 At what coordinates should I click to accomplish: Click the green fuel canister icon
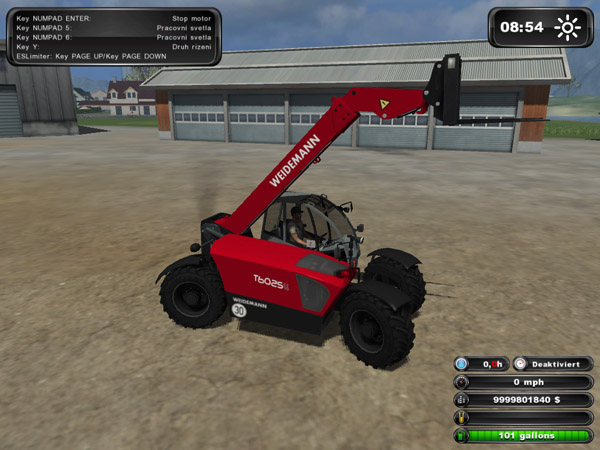462,436
